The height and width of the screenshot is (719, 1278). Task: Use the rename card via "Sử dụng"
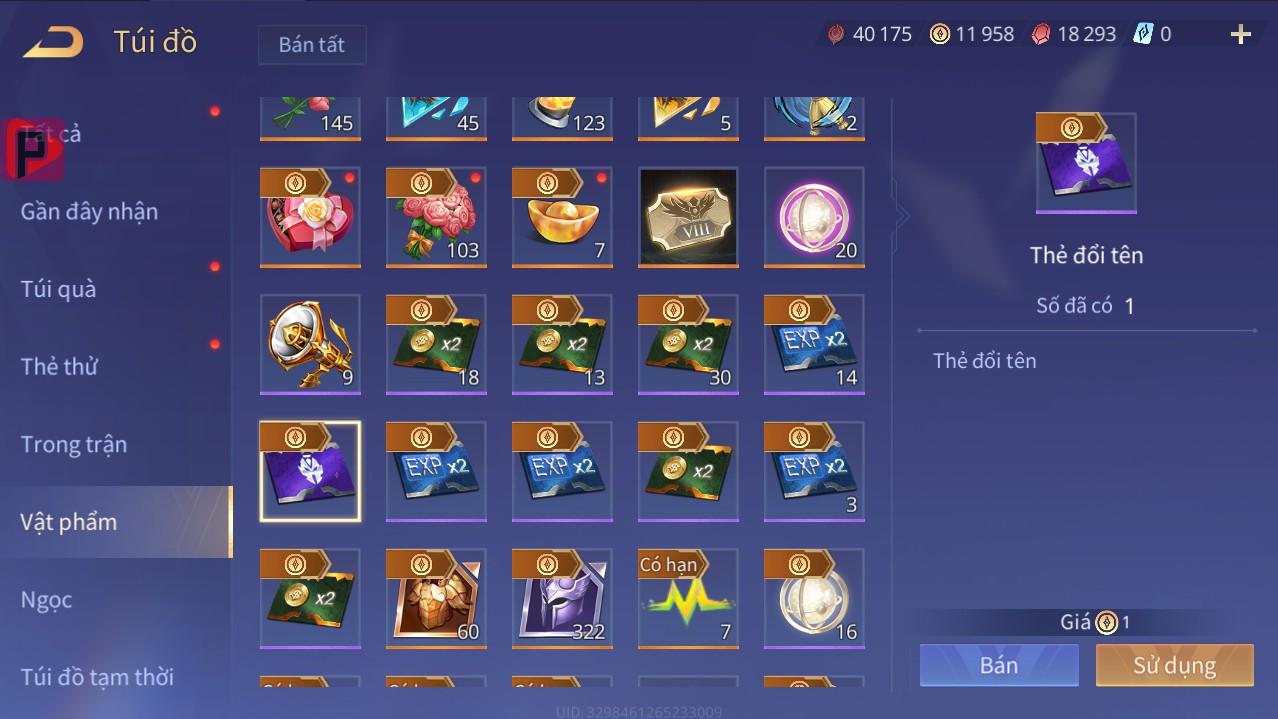click(x=1174, y=665)
